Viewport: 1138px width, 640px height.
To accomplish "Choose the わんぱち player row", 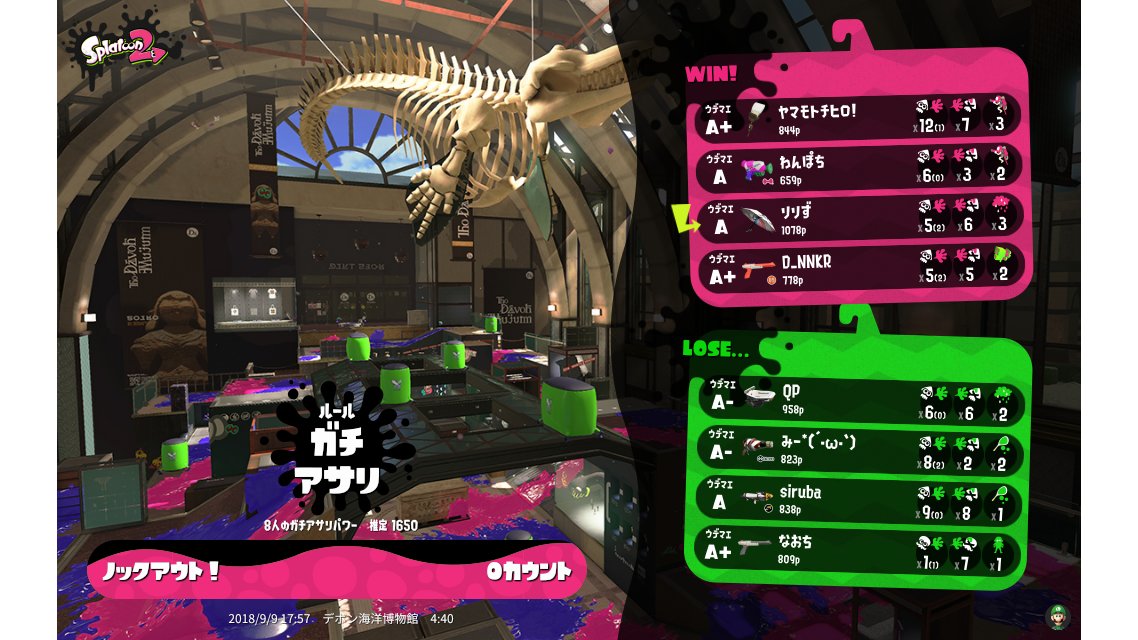I will pyautogui.click(x=860, y=168).
